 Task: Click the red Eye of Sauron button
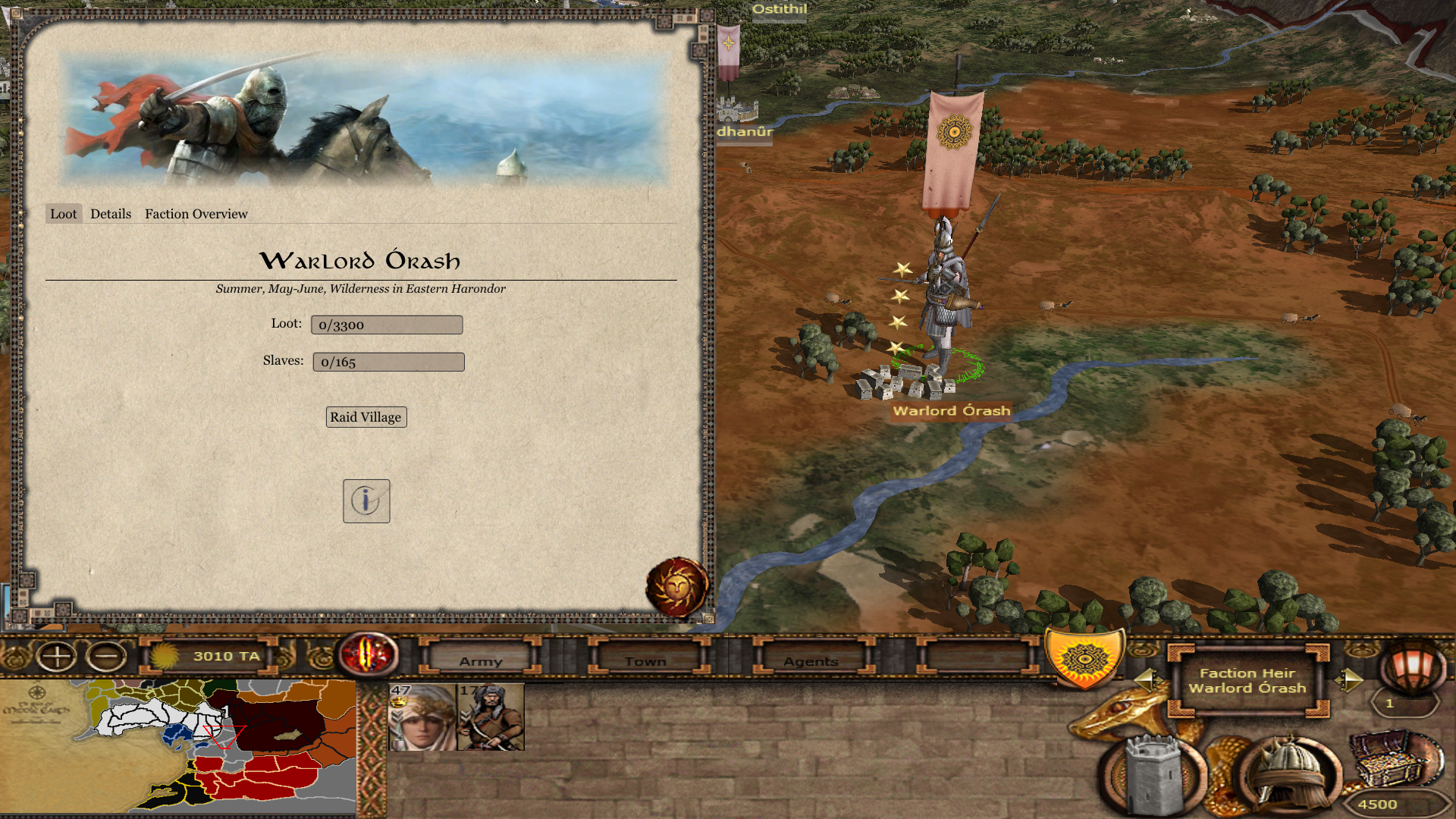tap(369, 654)
